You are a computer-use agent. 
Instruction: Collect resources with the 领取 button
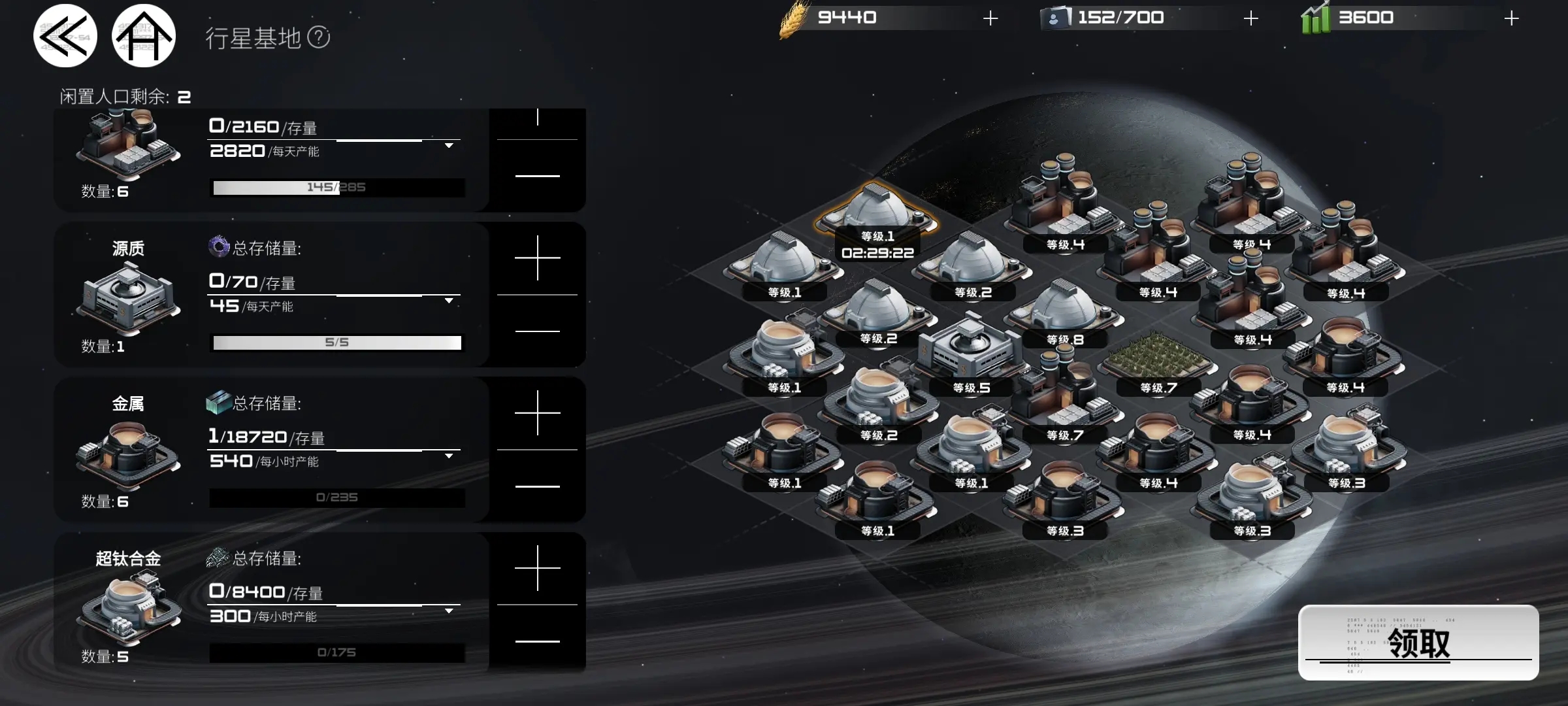(1418, 643)
